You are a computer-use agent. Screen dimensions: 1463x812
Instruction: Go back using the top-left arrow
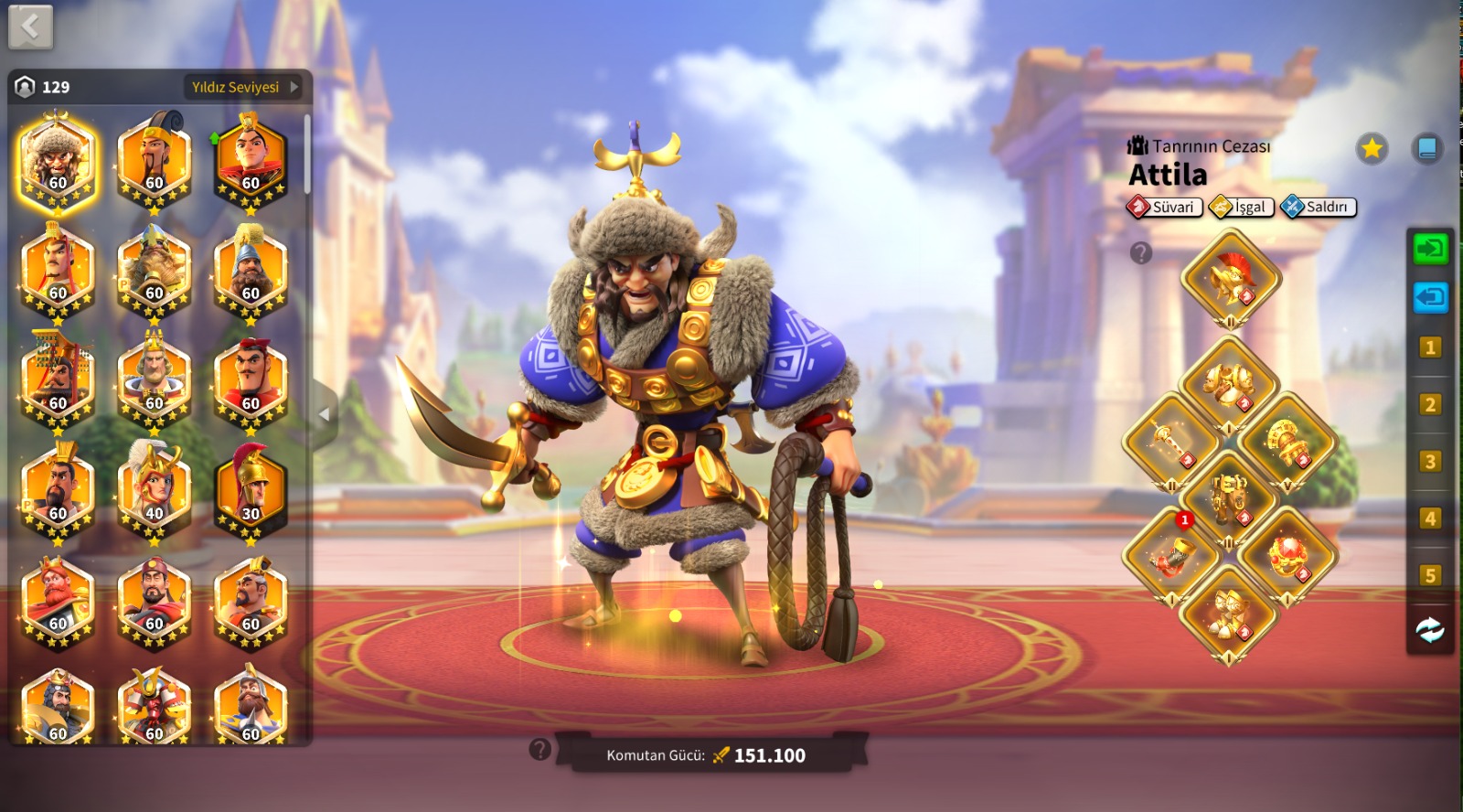pyautogui.click(x=30, y=27)
